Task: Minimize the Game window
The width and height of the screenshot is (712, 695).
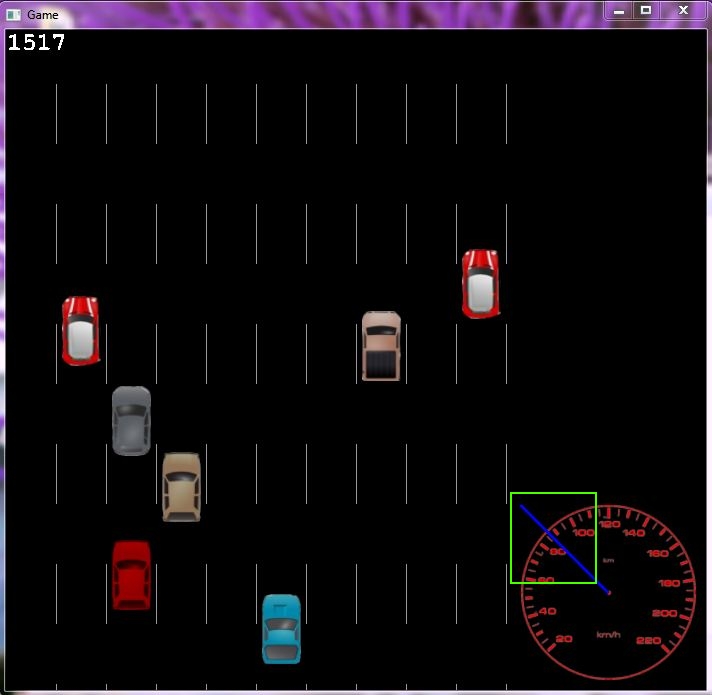Action: (x=619, y=10)
